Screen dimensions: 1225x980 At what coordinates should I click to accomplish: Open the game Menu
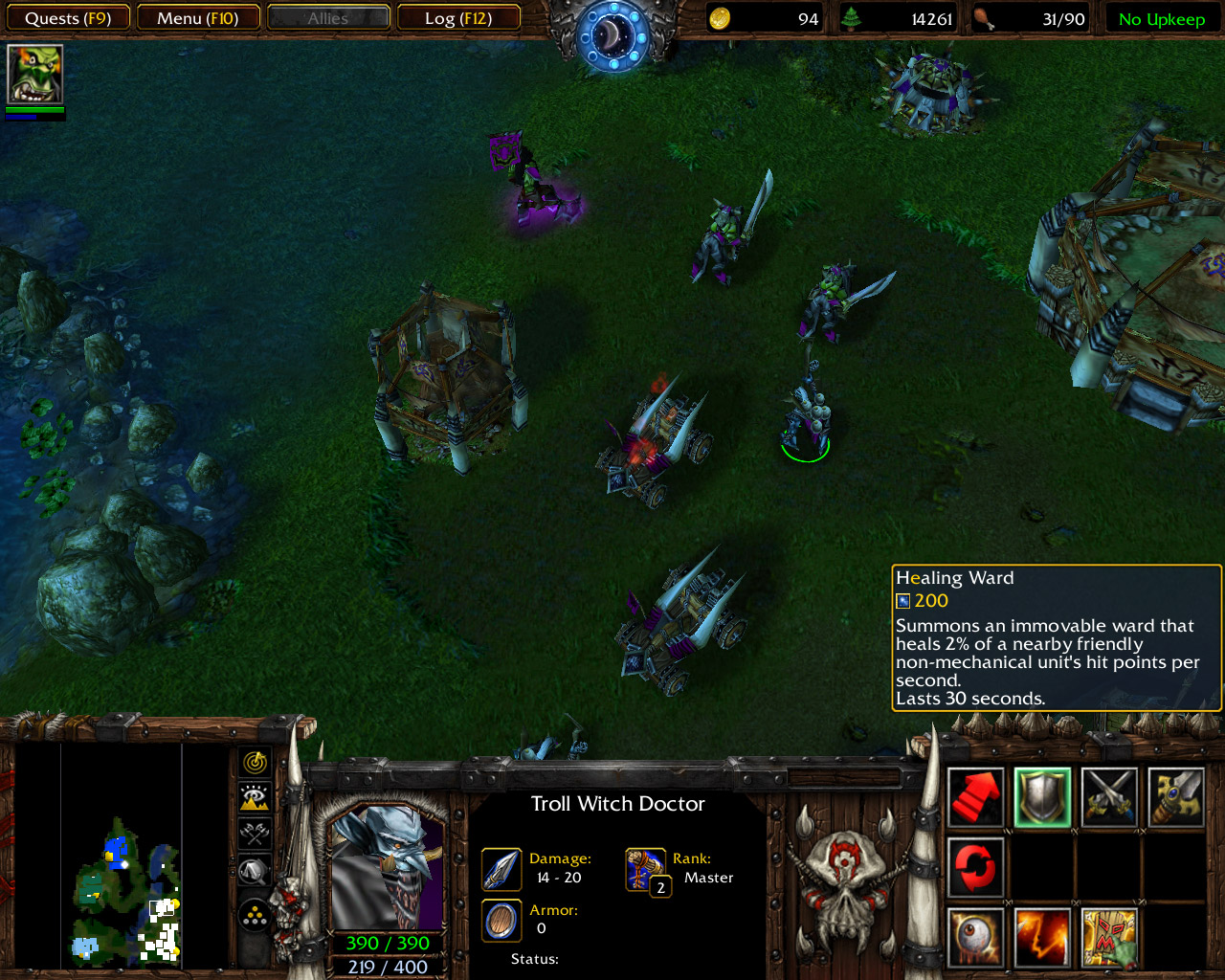[x=198, y=17]
